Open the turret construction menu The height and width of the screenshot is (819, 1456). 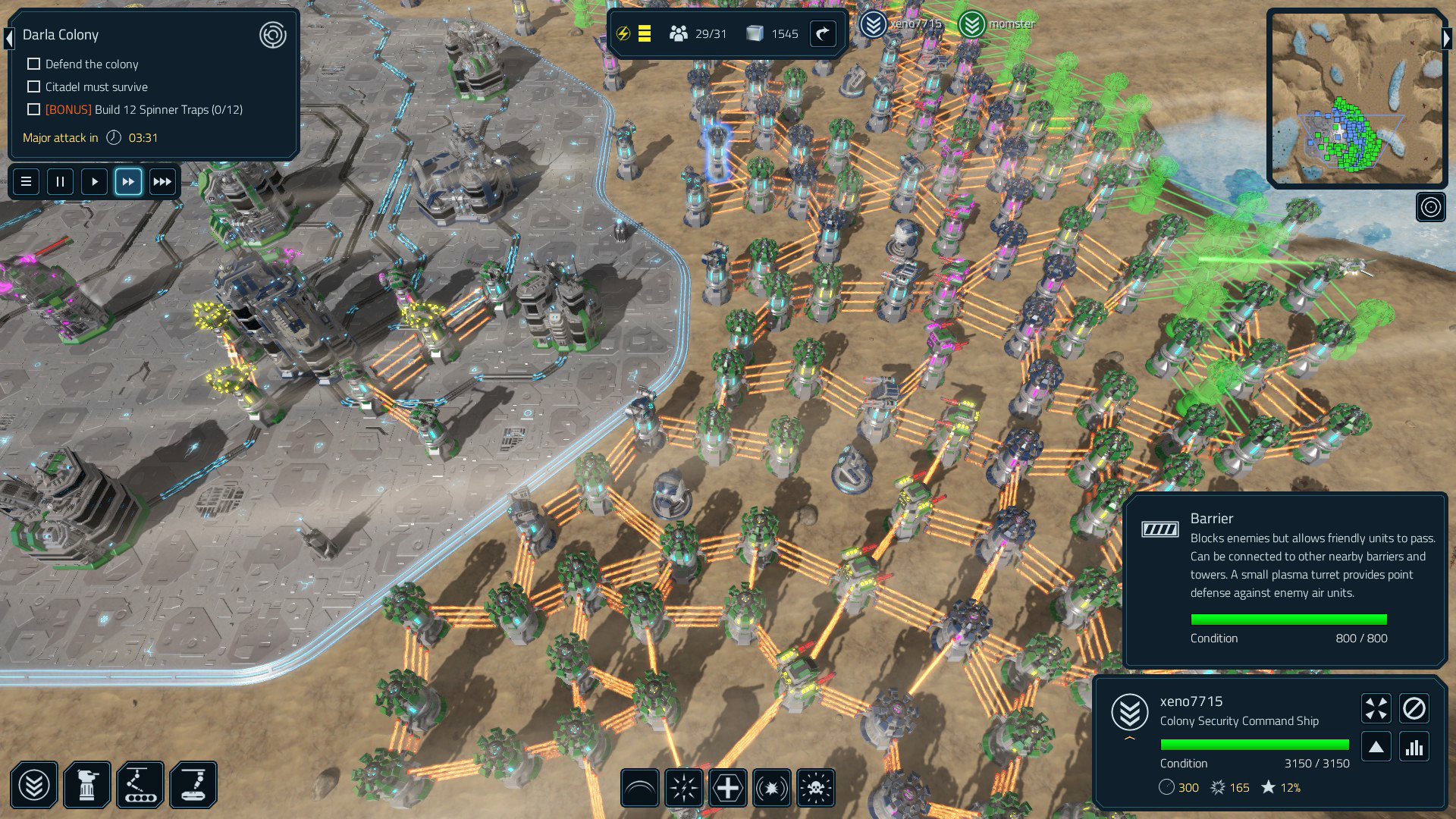tap(87, 785)
